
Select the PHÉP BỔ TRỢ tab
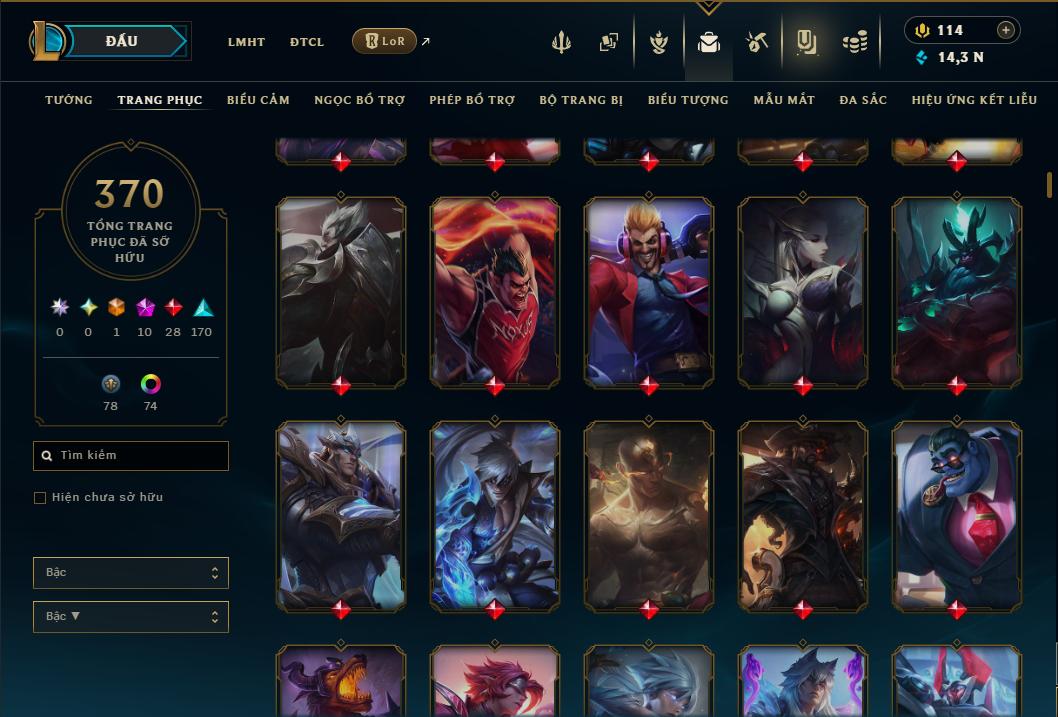point(472,100)
